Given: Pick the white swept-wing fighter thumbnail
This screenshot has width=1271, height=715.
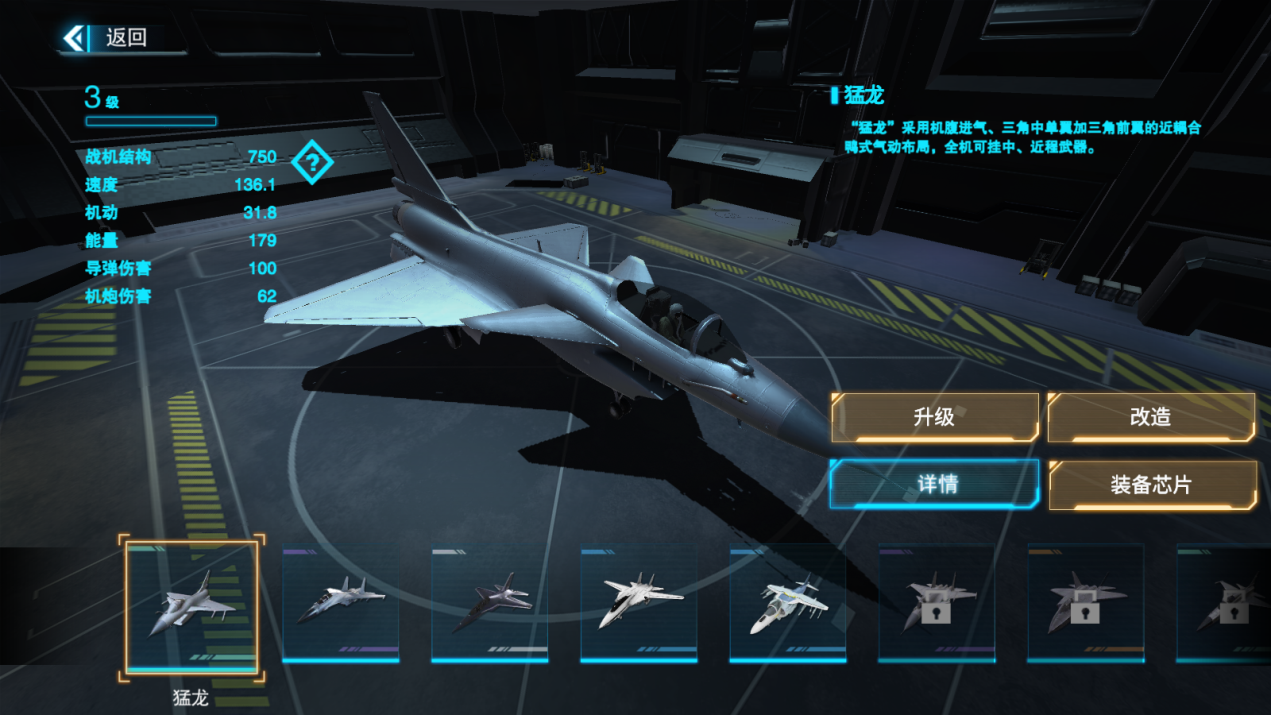Looking at the screenshot, I should tap(639, 604).
